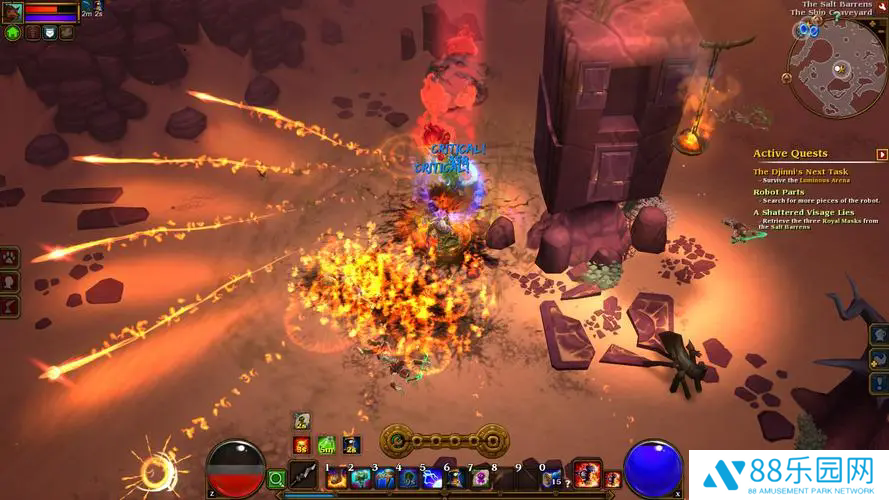The image size is (889, 500).
Task: Click the green magnifier button by health orb
Action: pyautogui.click(x=277, y=479)
